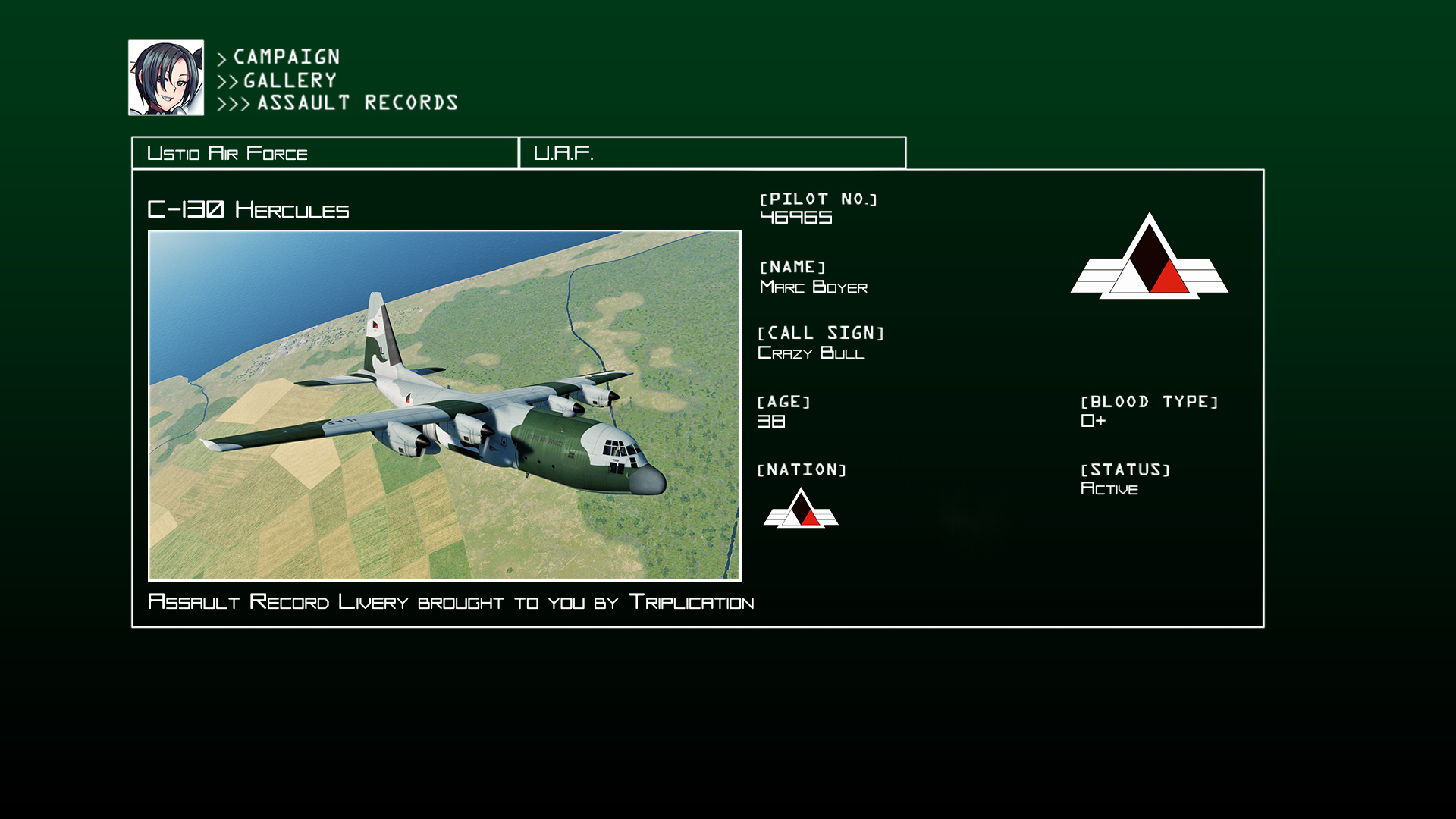This screenshot has height=819, width=1456.
Task: Click the double chevron beside GALLERY
Action: [x=226, y=80]
